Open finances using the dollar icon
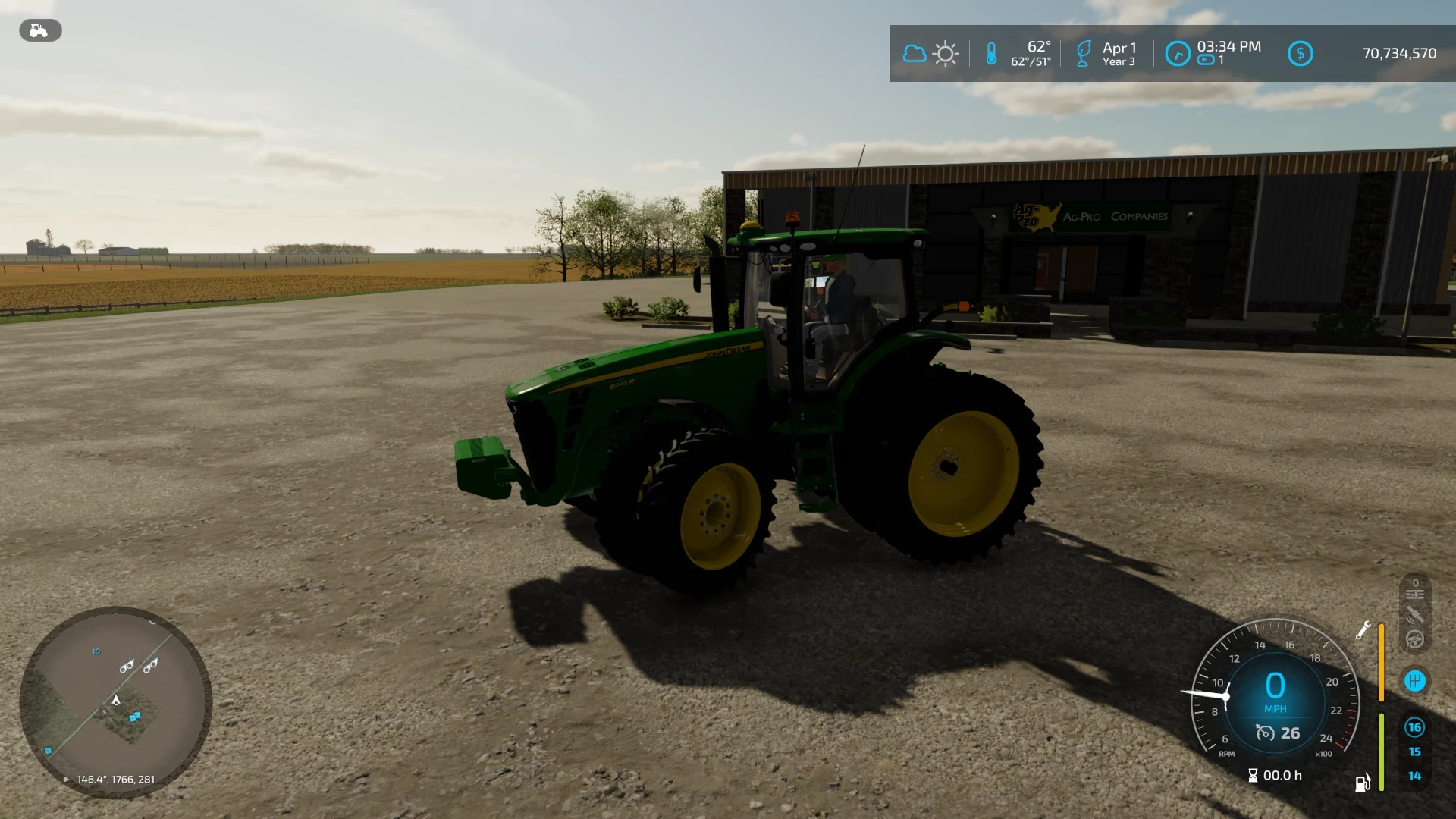Screen dimensions: 1456x819 click(x=1300, y=53)
